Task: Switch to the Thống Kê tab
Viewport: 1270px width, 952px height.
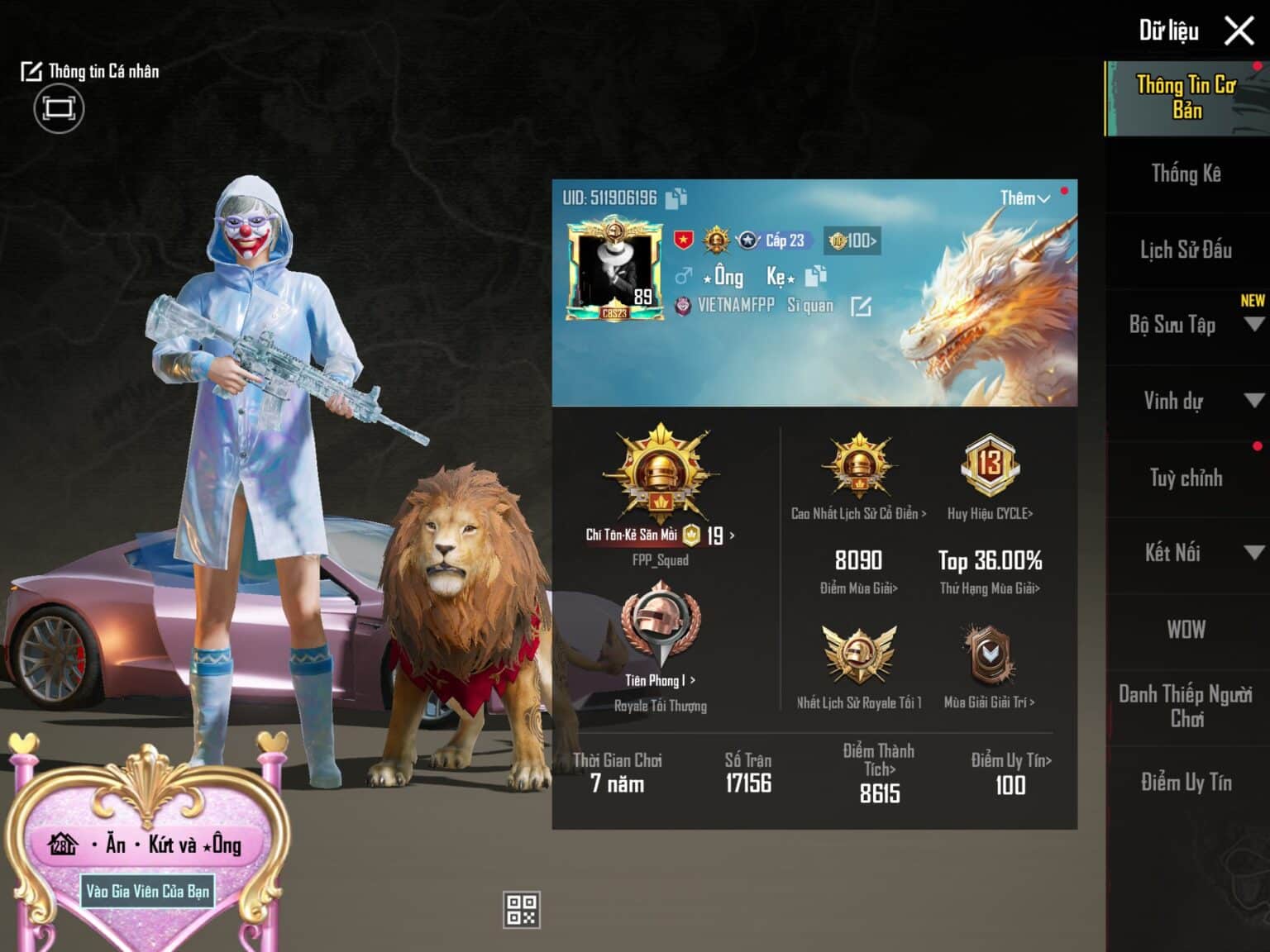Action: point(1186,174)
